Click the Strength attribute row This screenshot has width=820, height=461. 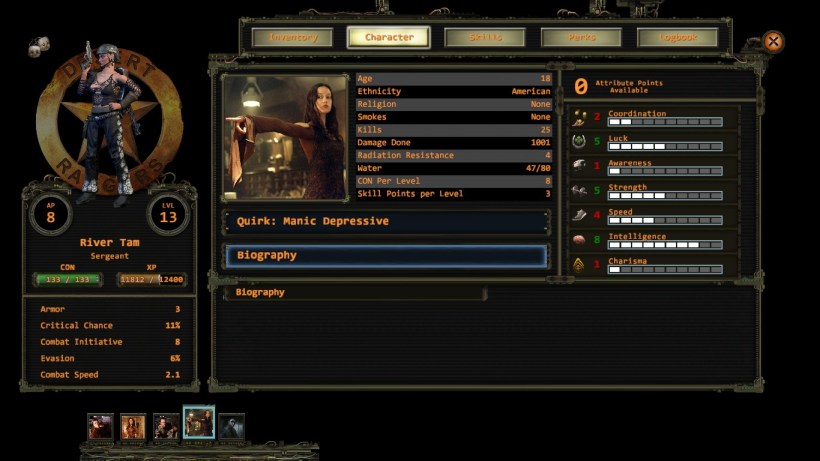[654, 191]
